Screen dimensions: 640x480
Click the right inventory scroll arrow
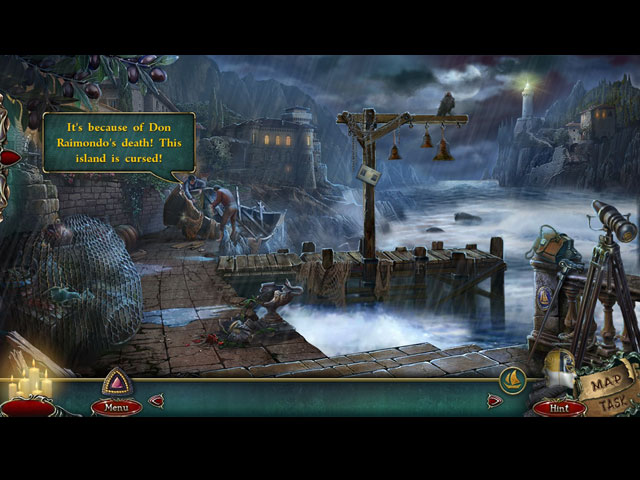493,401
